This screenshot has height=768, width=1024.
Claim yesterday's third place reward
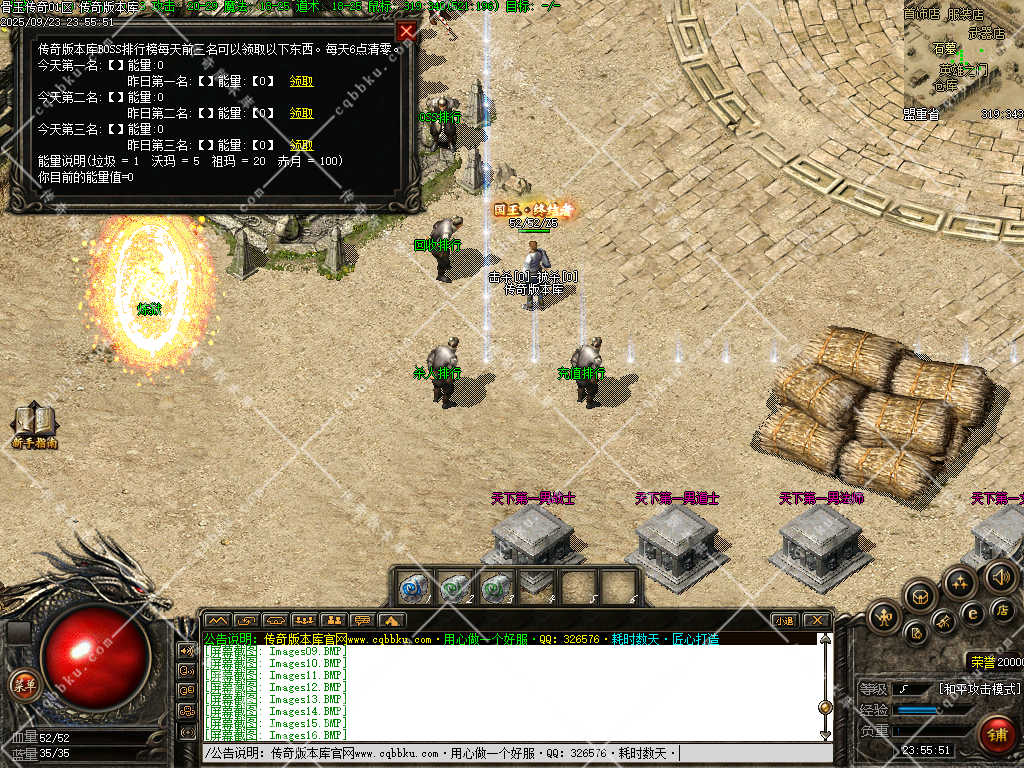click(301, 145)
